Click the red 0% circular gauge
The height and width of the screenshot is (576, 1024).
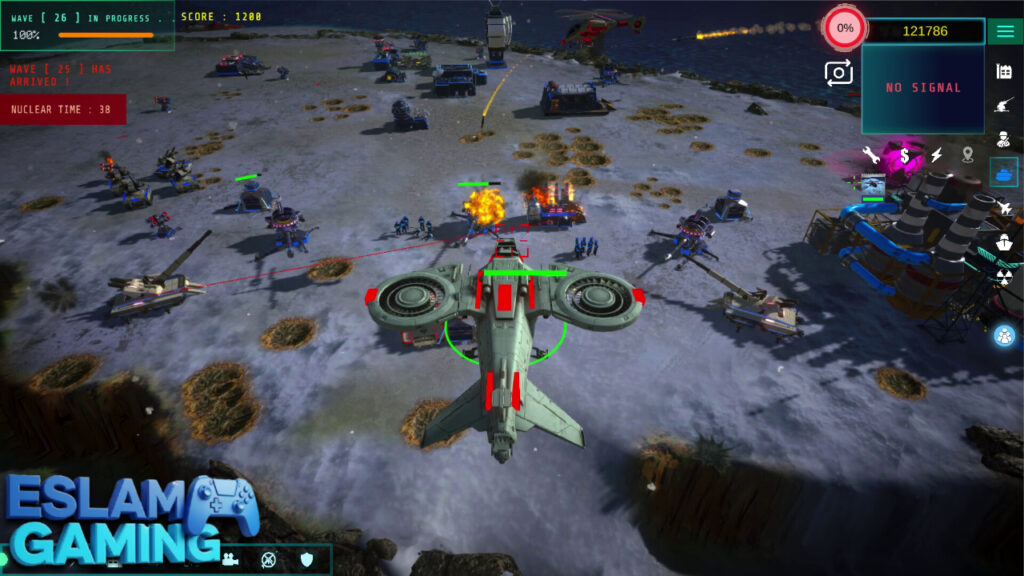coord(845,28)
